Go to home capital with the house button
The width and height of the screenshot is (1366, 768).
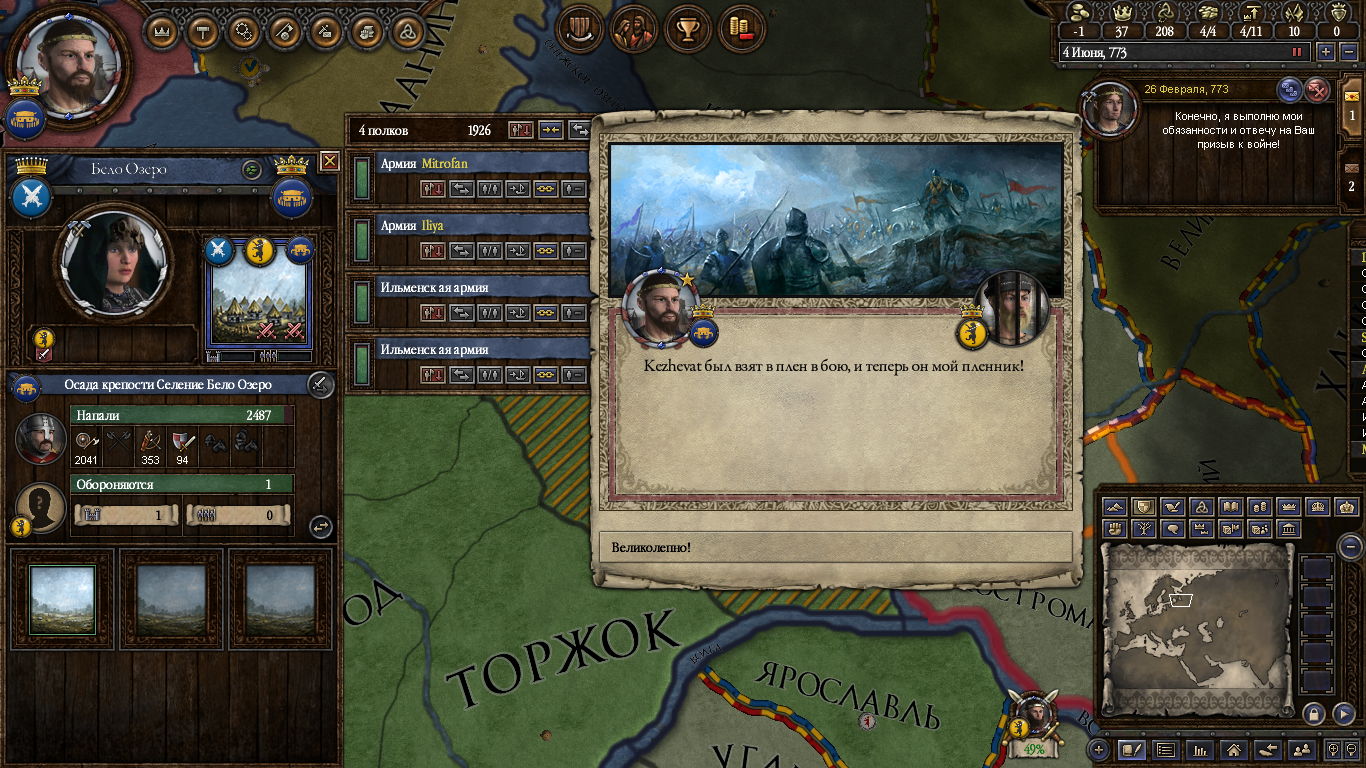coord(1234,749)
